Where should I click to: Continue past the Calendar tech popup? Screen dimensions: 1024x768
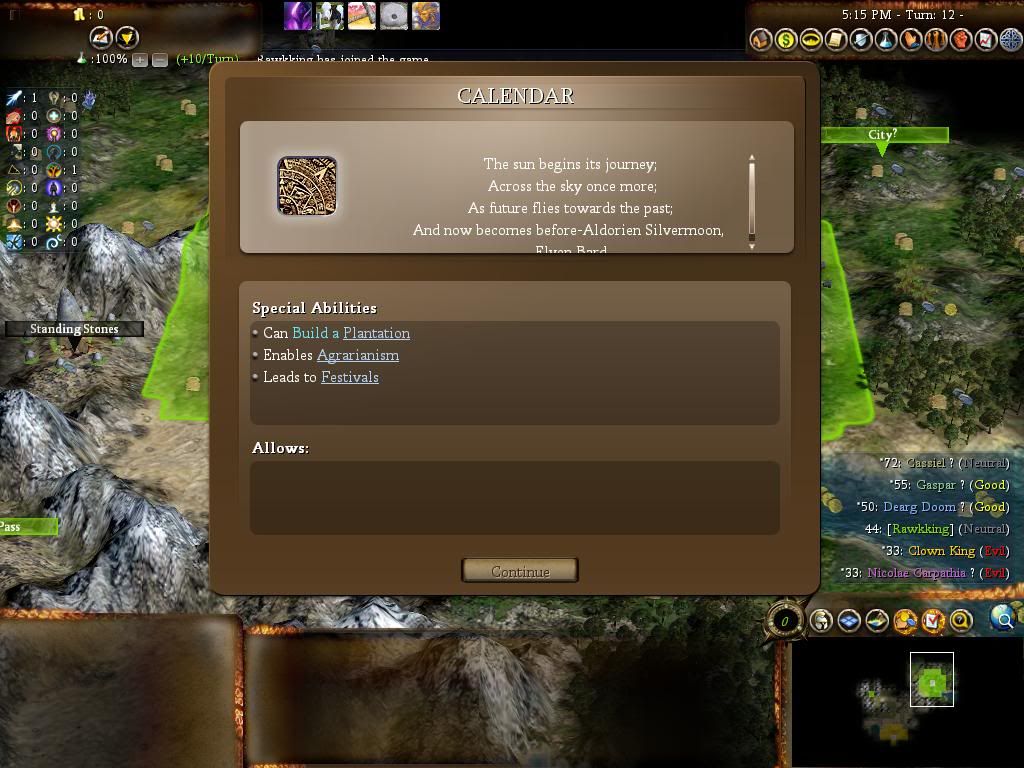[520, 571]
